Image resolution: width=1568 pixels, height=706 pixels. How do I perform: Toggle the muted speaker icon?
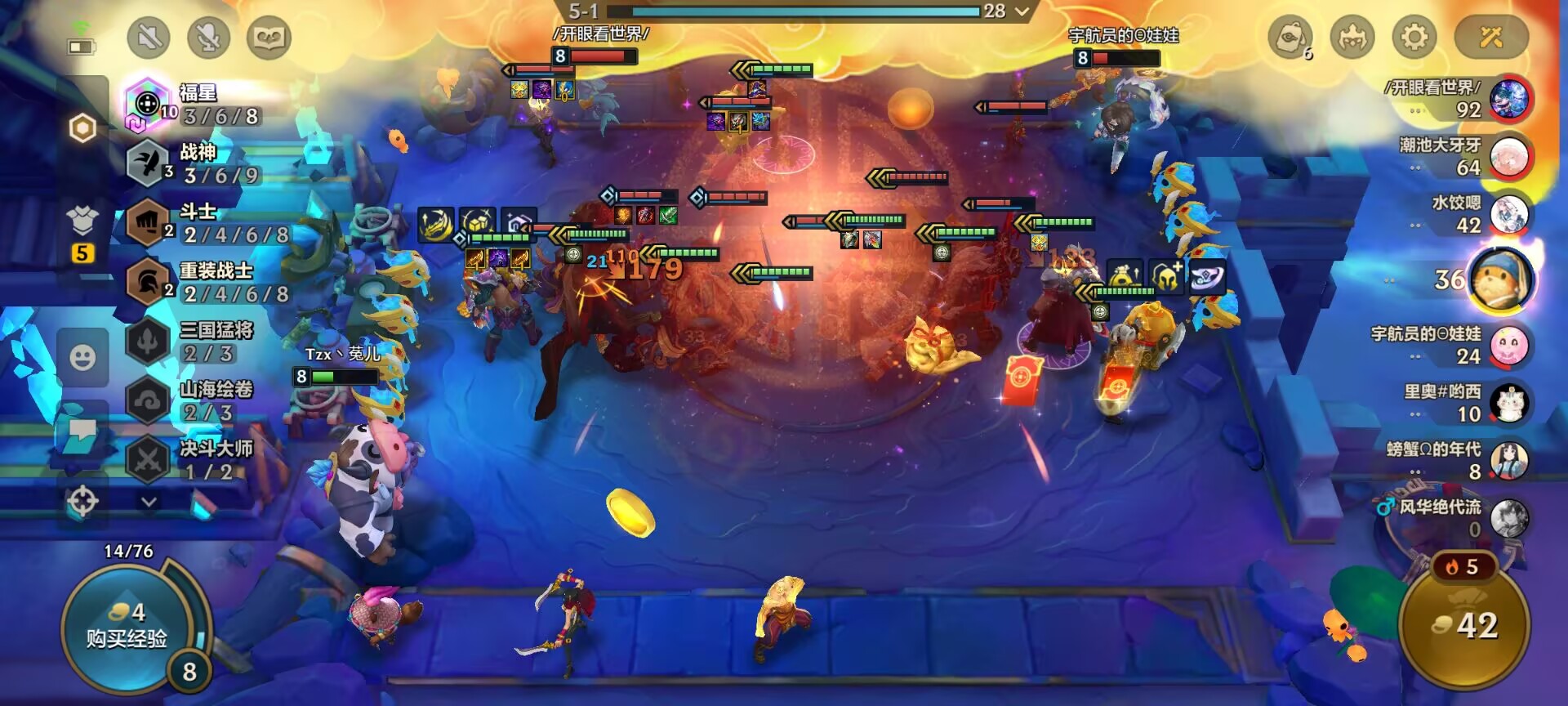point(149,38)
